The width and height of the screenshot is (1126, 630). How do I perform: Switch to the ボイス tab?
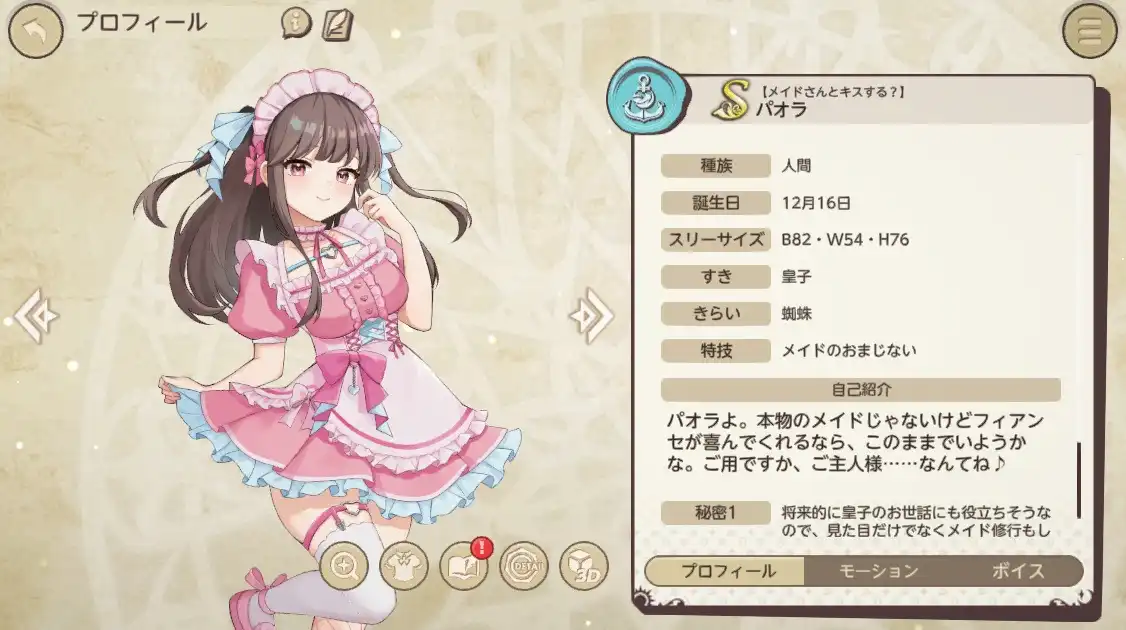click(1018, 571)
